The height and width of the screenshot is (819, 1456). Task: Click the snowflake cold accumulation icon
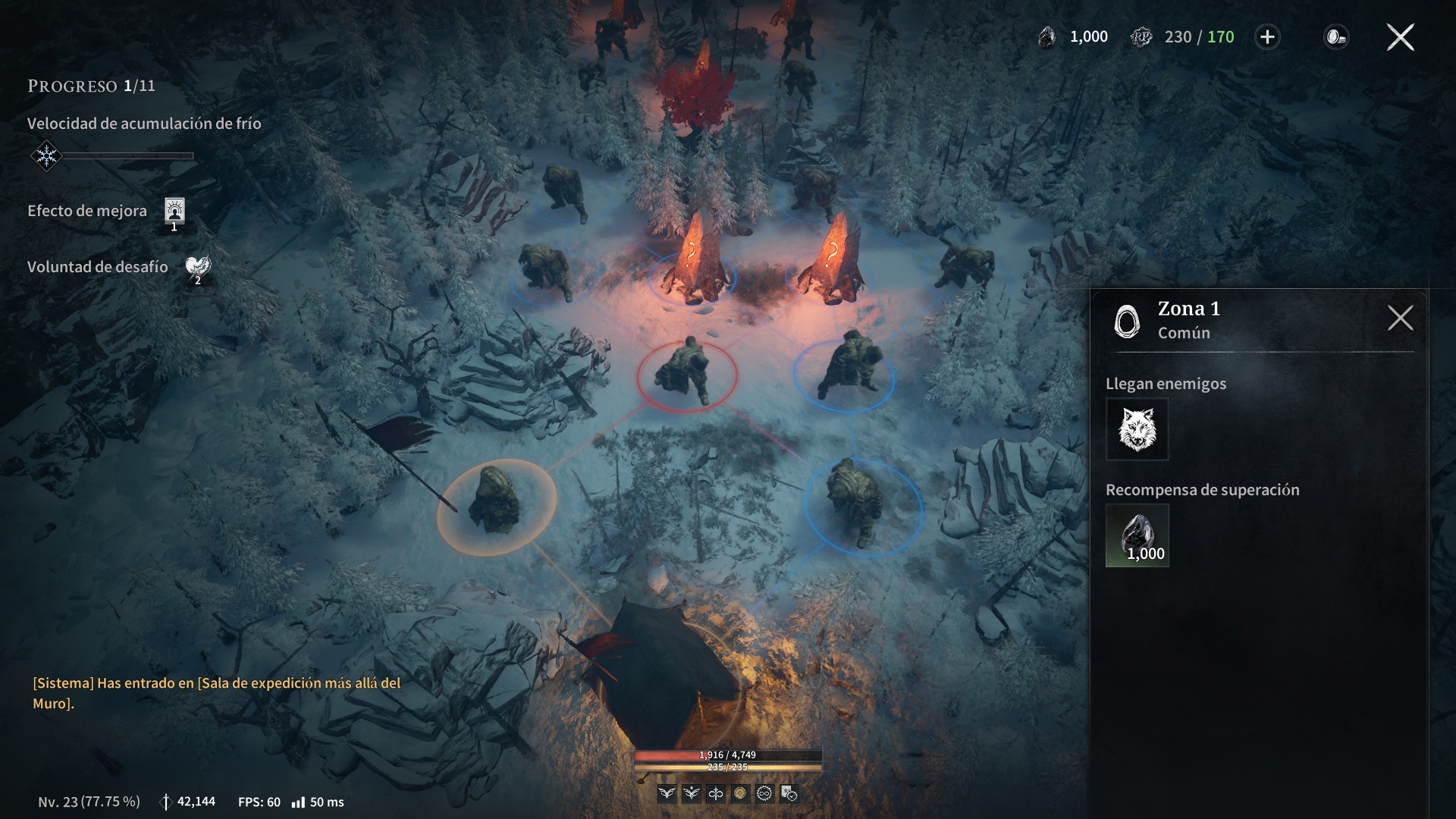[46, 156]
